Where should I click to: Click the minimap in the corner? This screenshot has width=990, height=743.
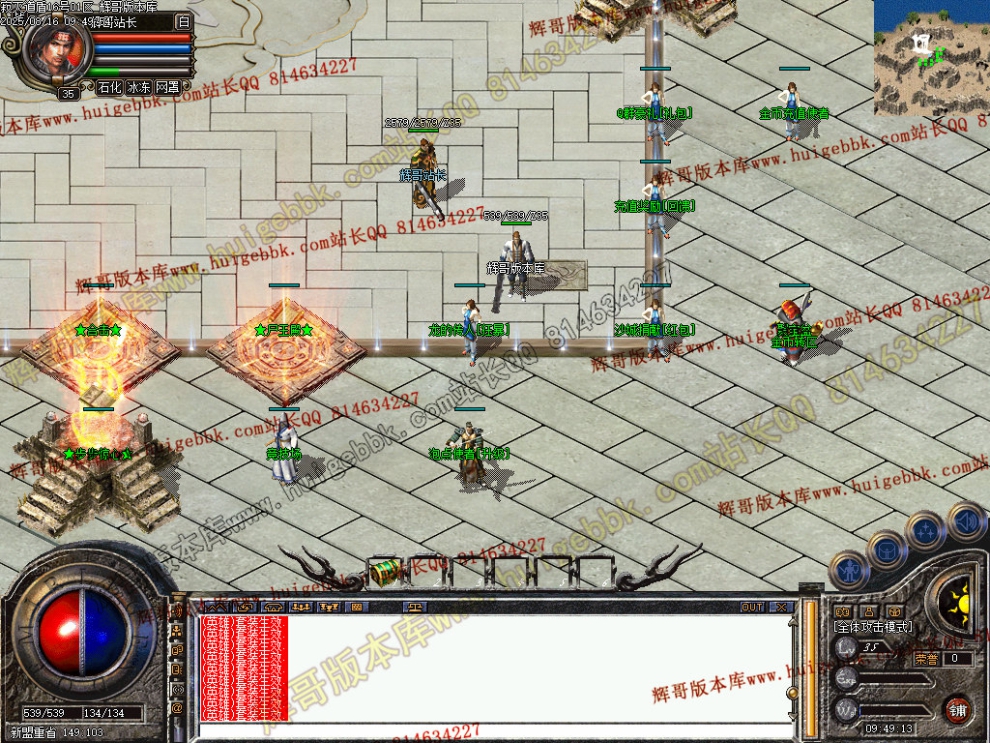click(x=932, y=58)
